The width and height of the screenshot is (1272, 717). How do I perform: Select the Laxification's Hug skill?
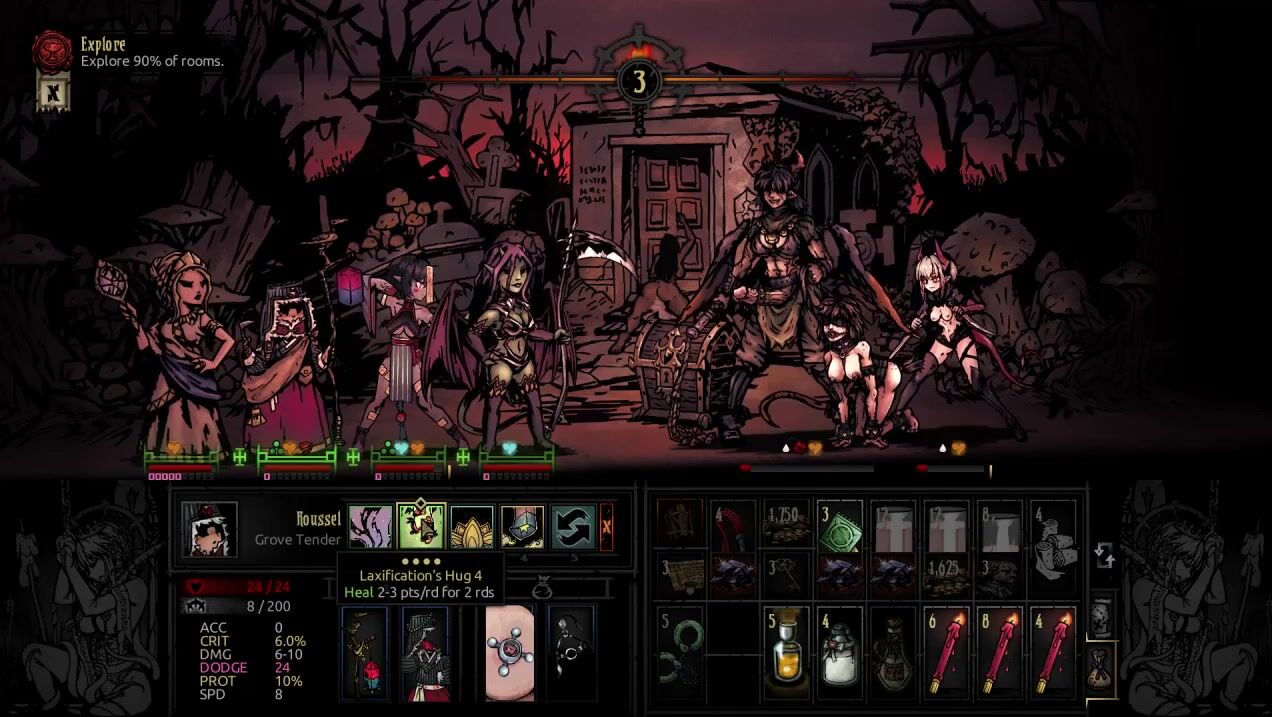(x=421, y=527)
